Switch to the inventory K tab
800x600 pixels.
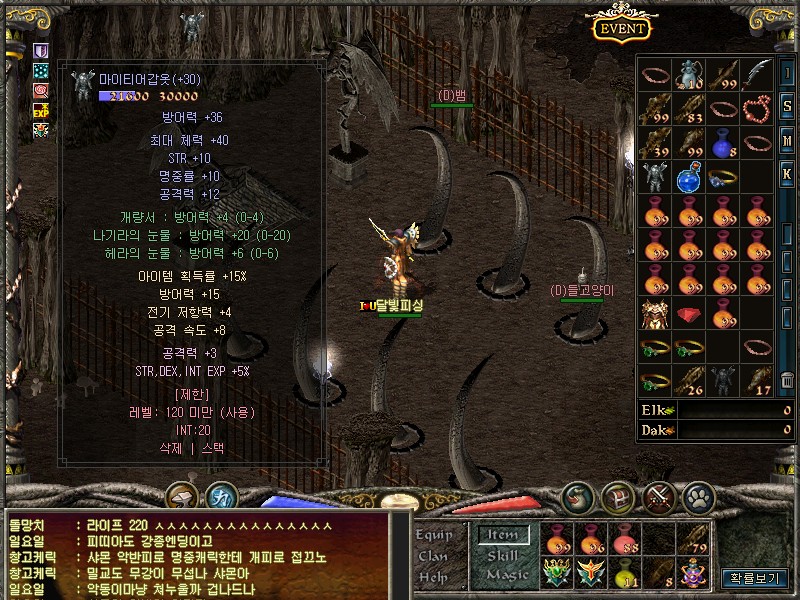coord(787,173)
